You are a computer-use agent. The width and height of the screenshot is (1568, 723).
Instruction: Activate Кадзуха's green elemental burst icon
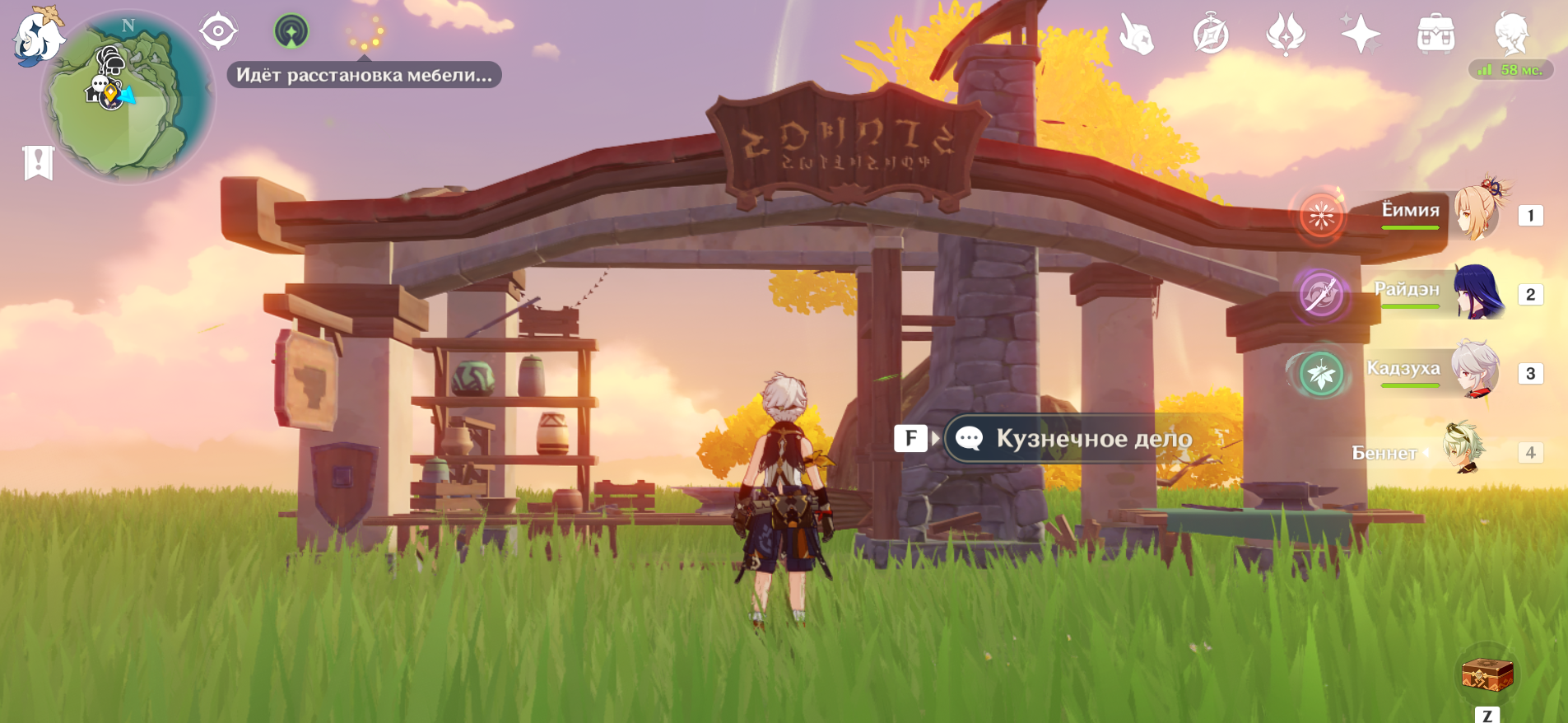[x=1321, y=375]
